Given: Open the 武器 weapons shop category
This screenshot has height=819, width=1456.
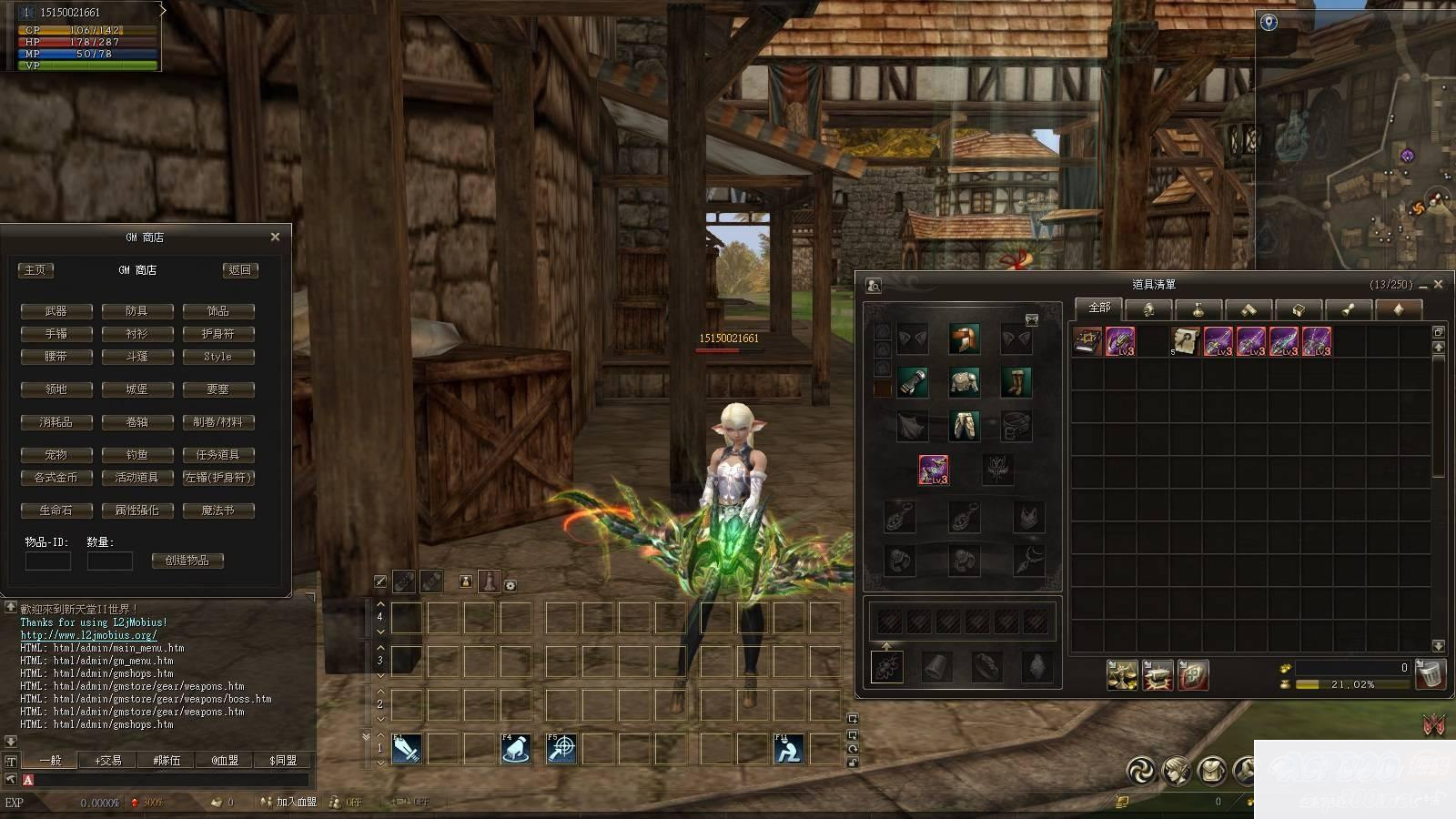Looking at the screenshot, I should point(56,311).
